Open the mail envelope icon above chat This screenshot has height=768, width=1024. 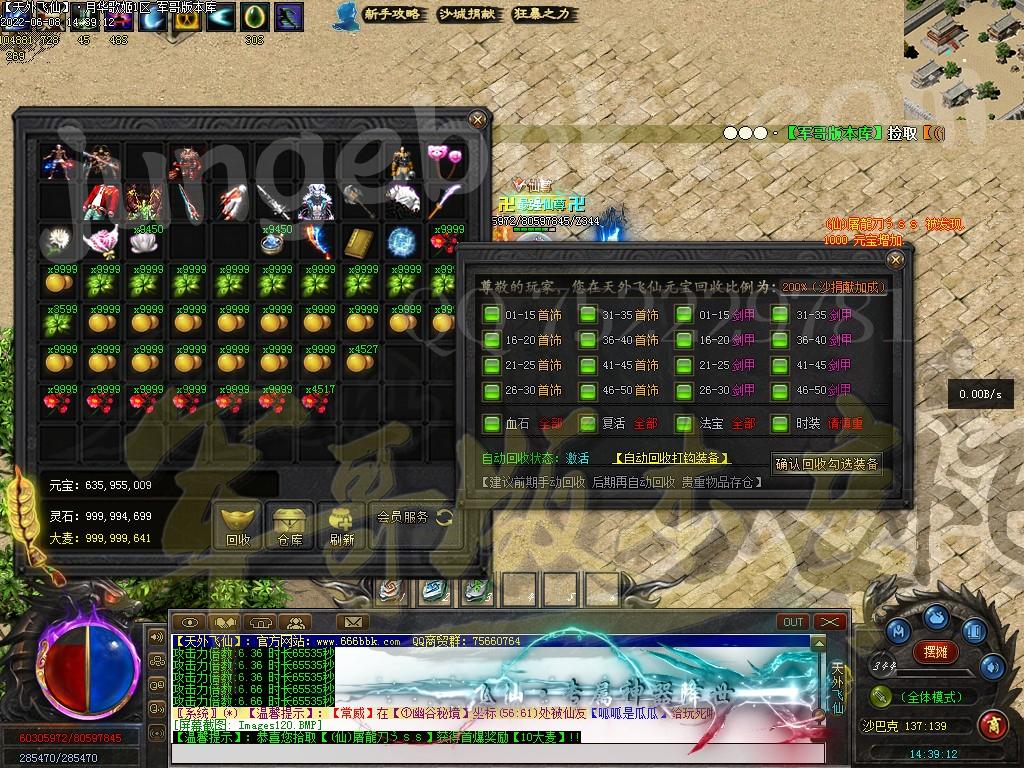351,622
